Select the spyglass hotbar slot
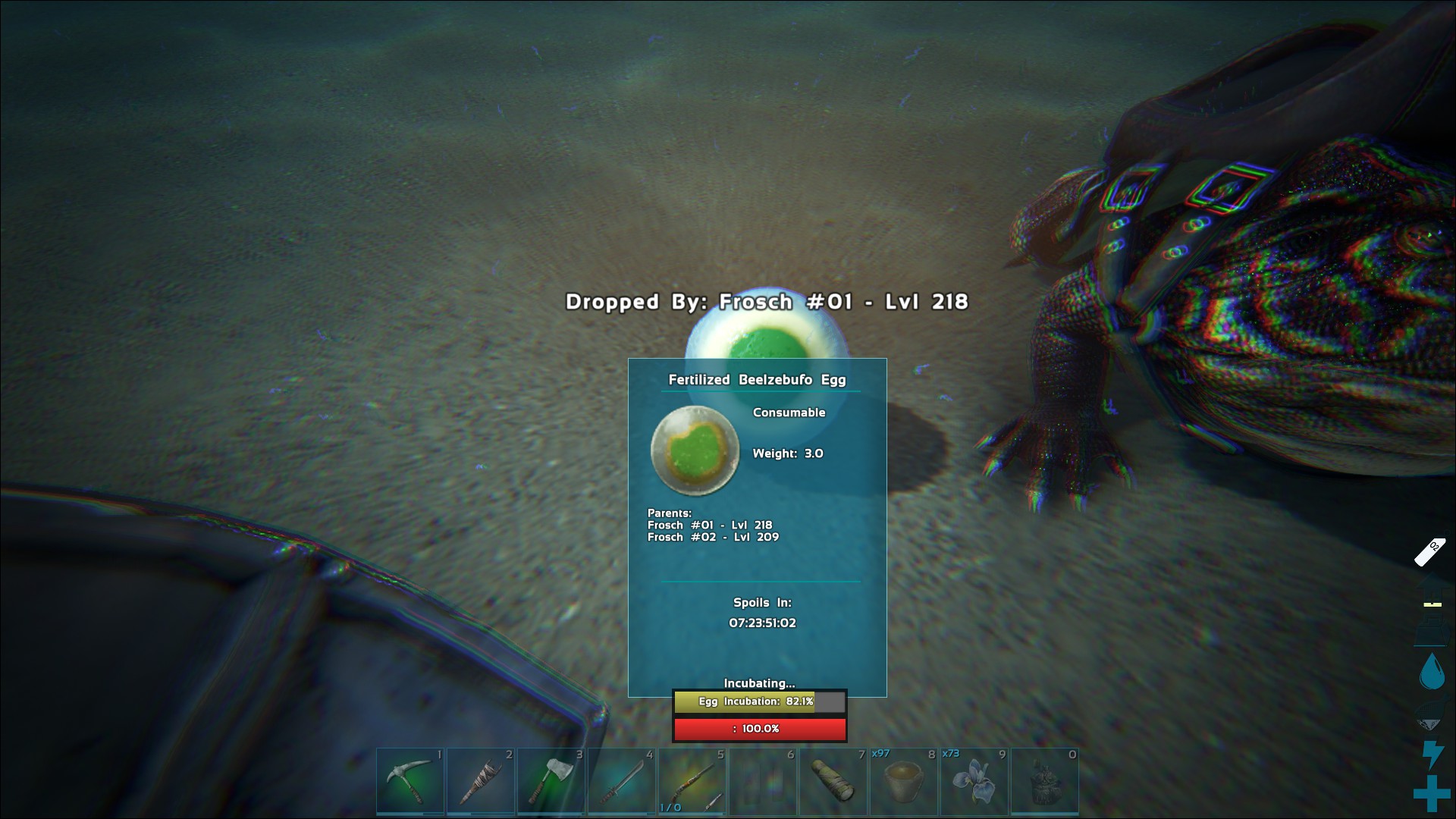The width and height of the screenshot is (1456, 819). pos(833,781)
